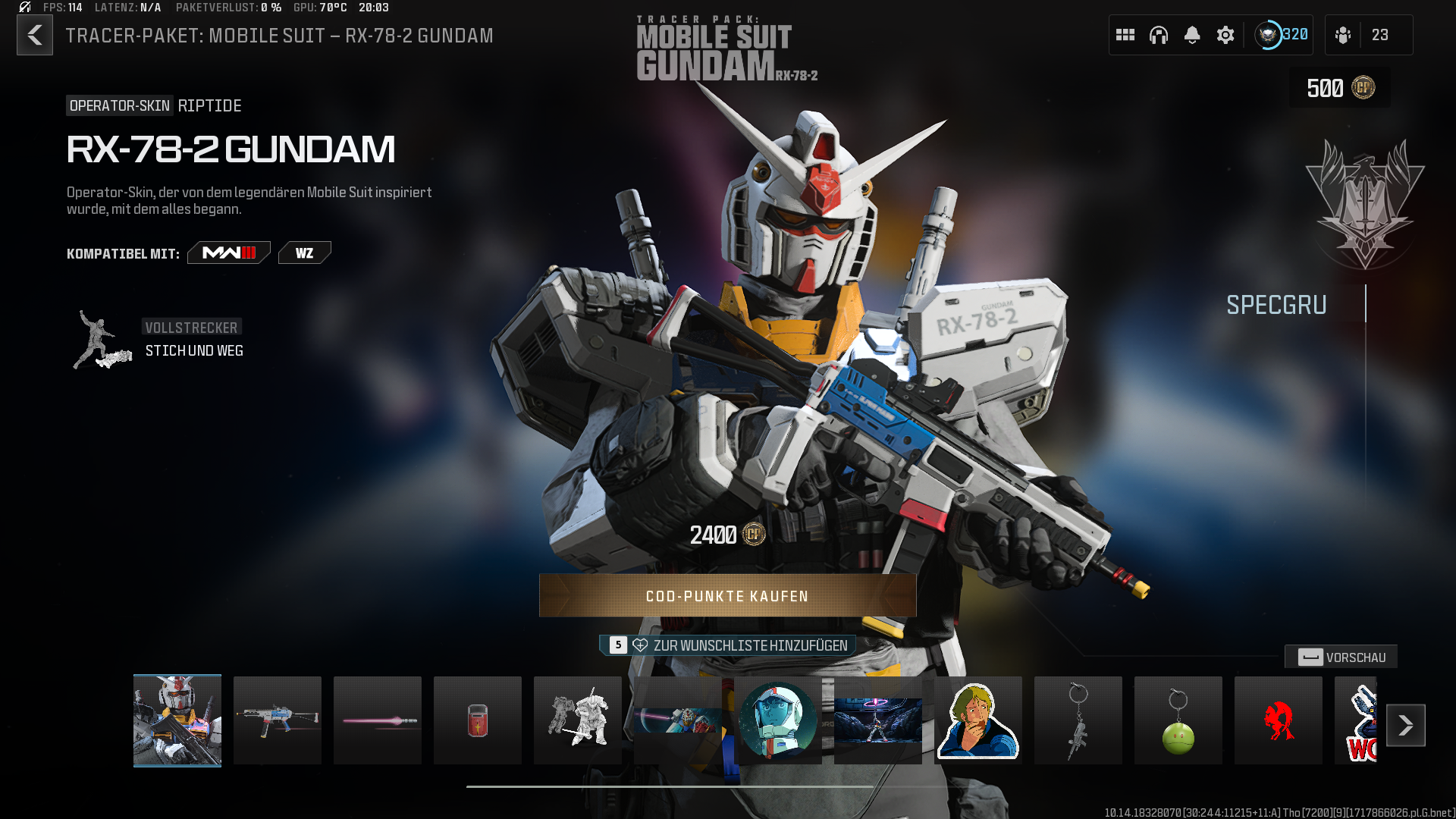Image resolution: width=1456 pixels, height=819 pixels.
Task: Pick the round helmeted pilot emblem
Action: pyautogui.click(x=778, y=720)
